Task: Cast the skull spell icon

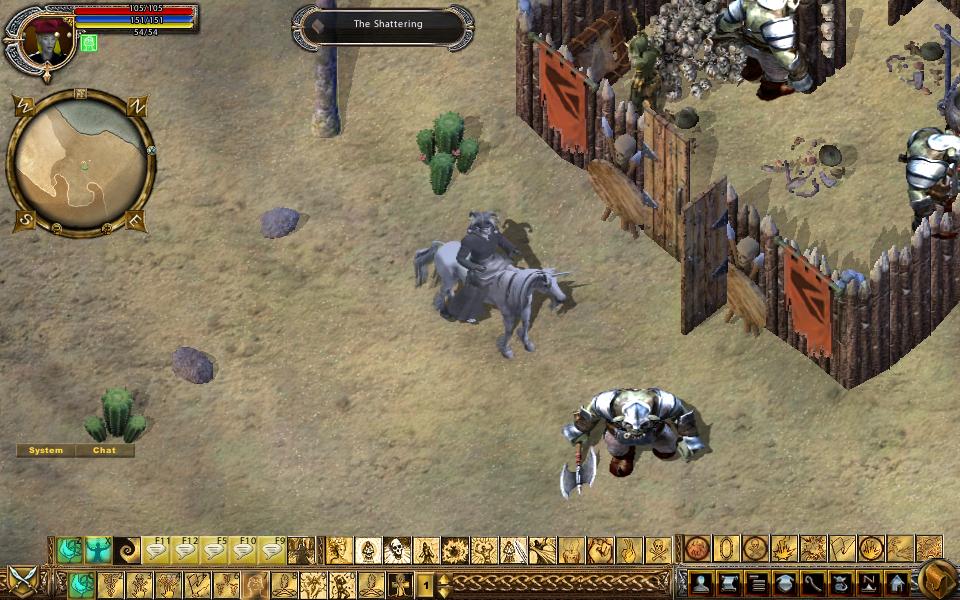Action: [x=397, y=550]
